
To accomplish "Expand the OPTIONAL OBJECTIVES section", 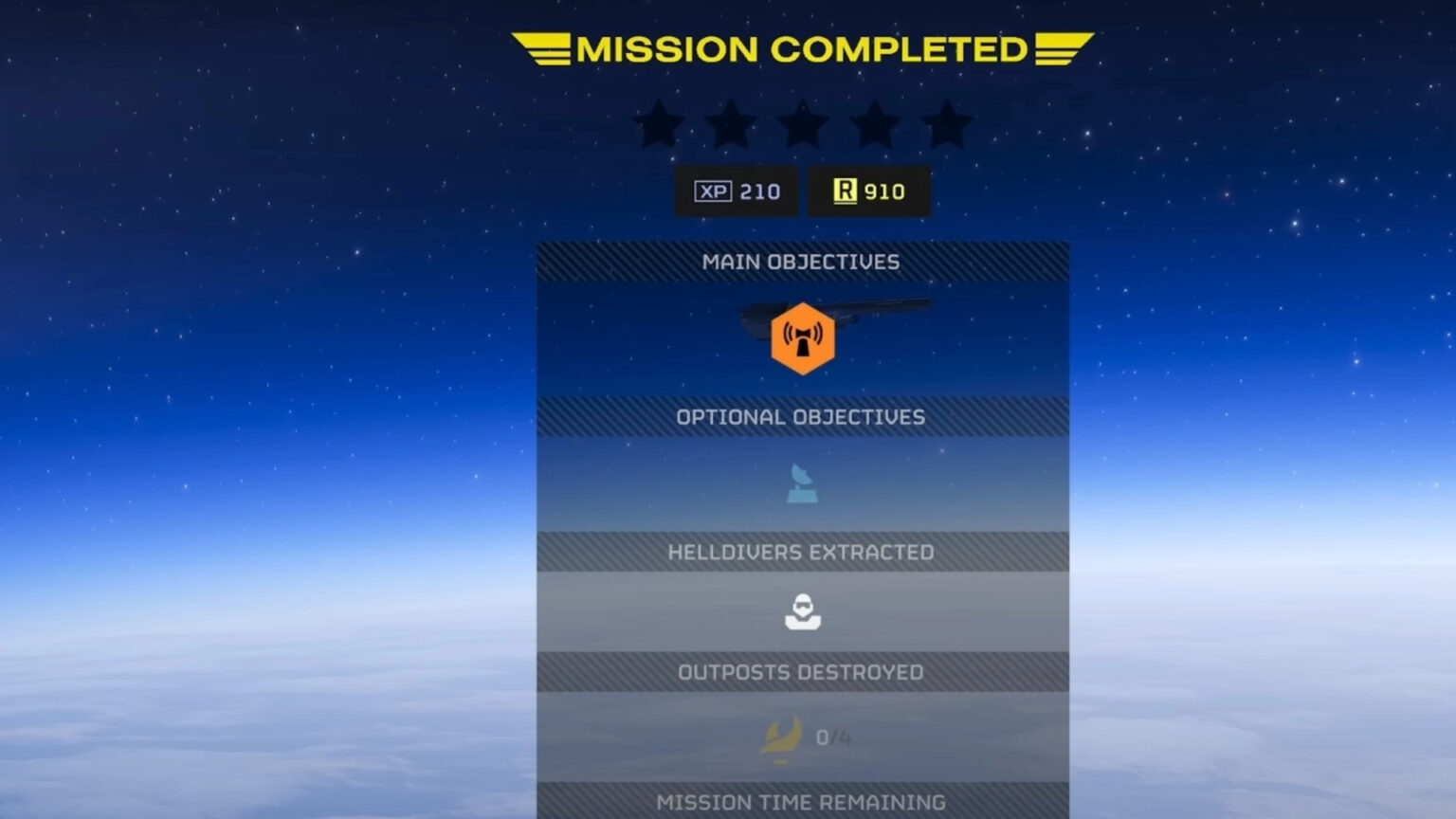I will 802,415.
